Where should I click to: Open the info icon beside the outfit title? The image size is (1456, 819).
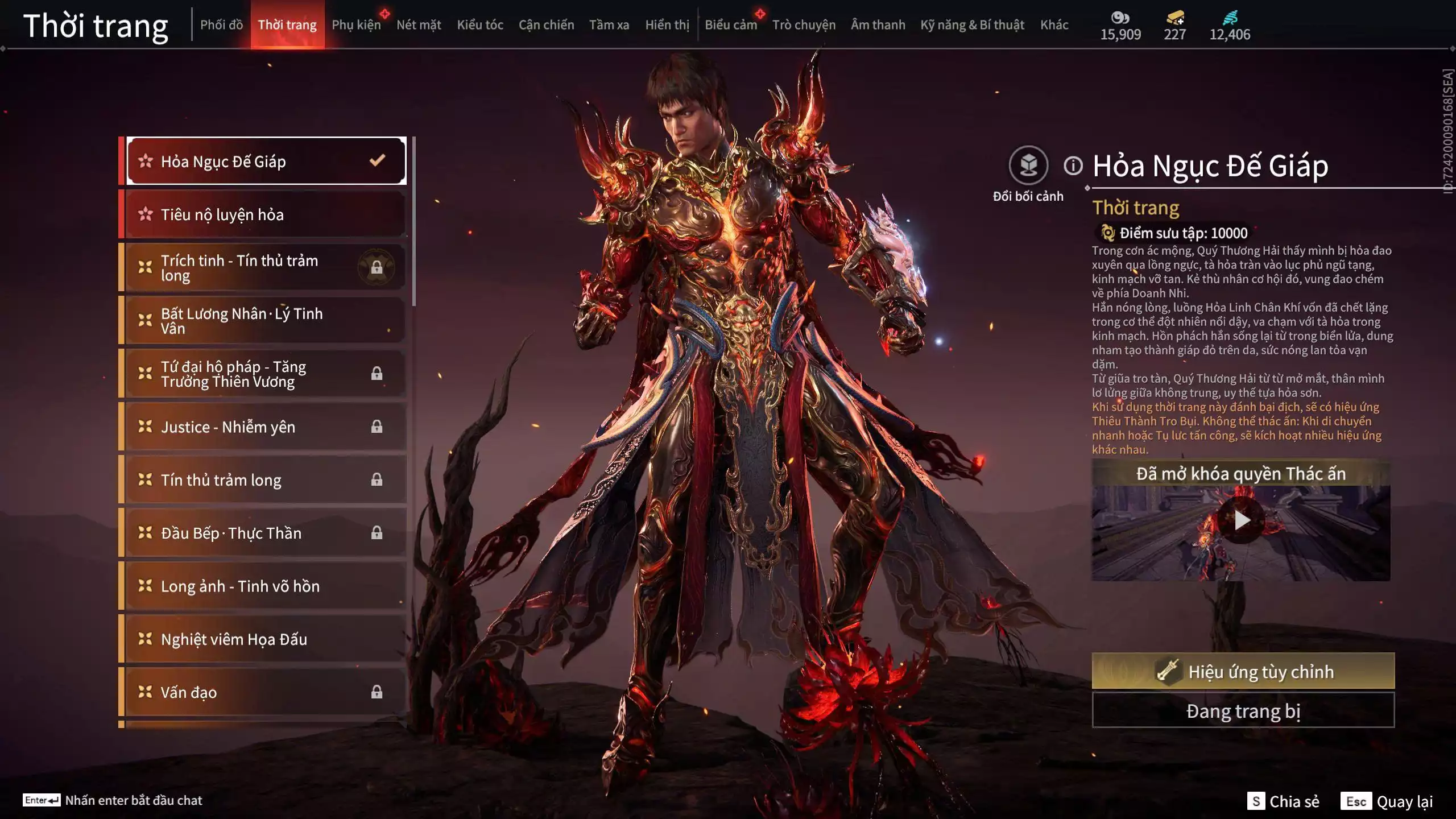[1073, 166]
